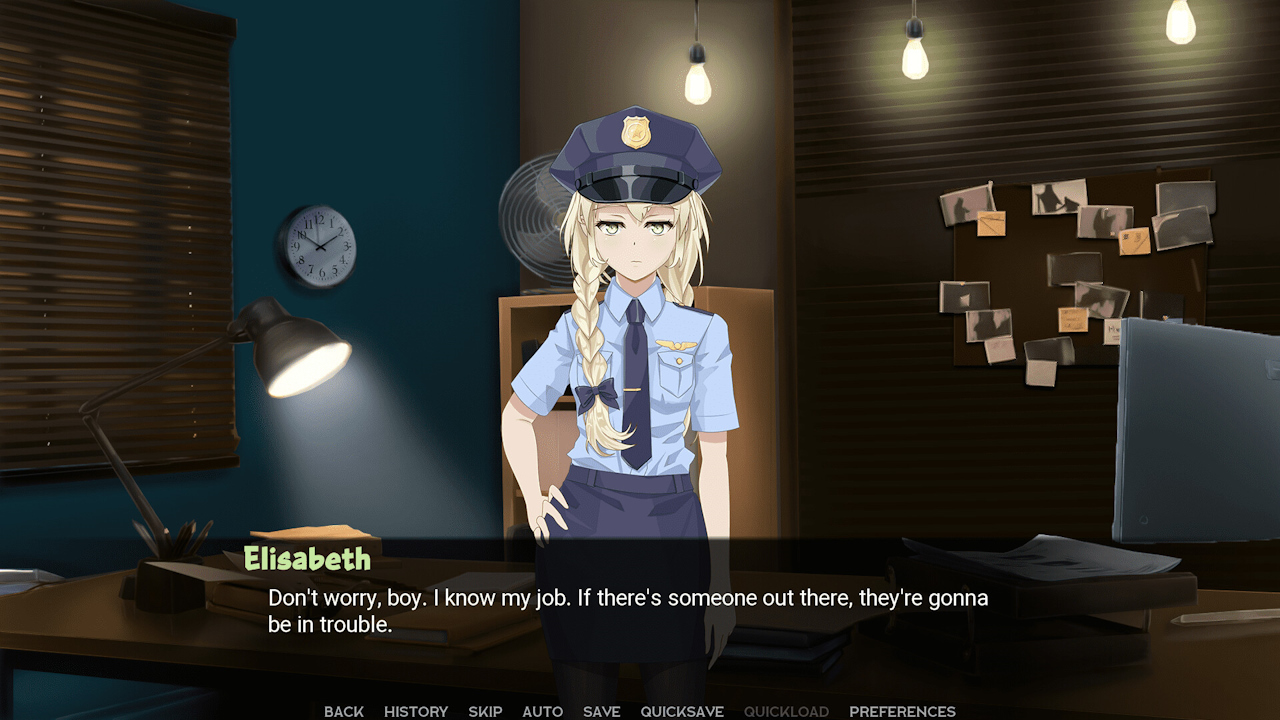Quicksave the current game
The width and height of the screenshot is (1280, 720).
pos(681,711)
